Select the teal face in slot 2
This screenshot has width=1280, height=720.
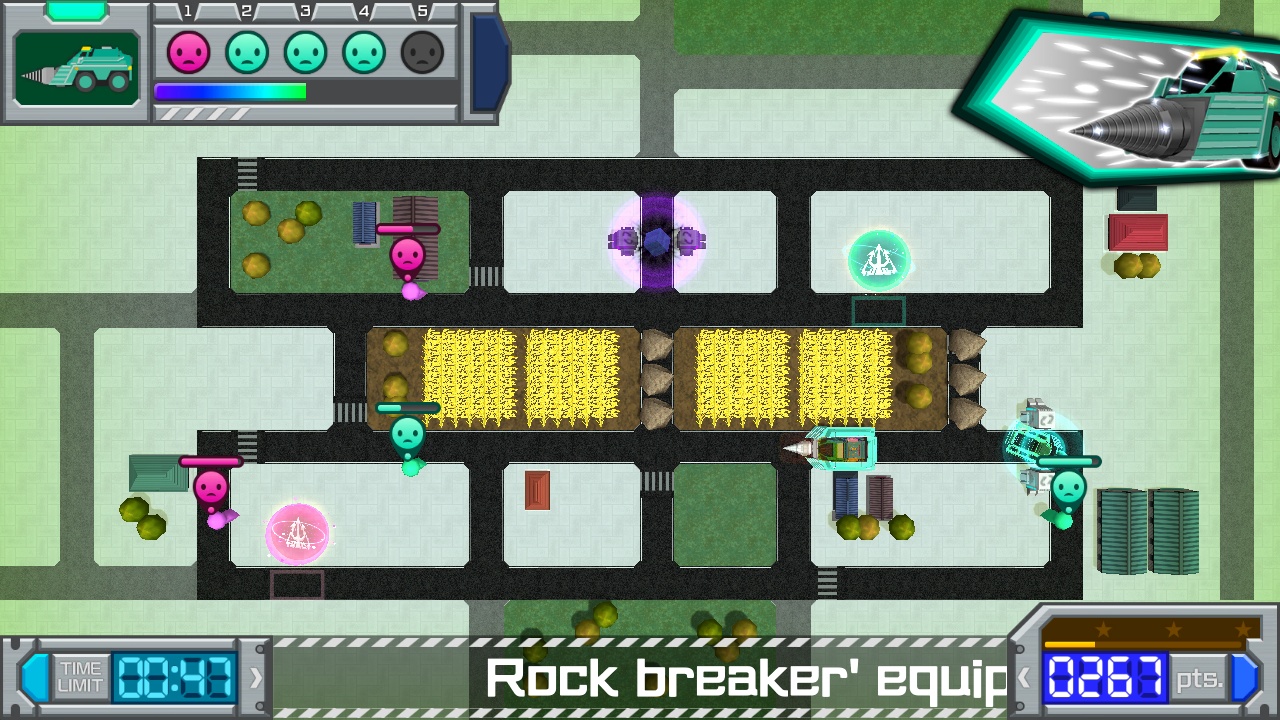[x=247, y=52]
